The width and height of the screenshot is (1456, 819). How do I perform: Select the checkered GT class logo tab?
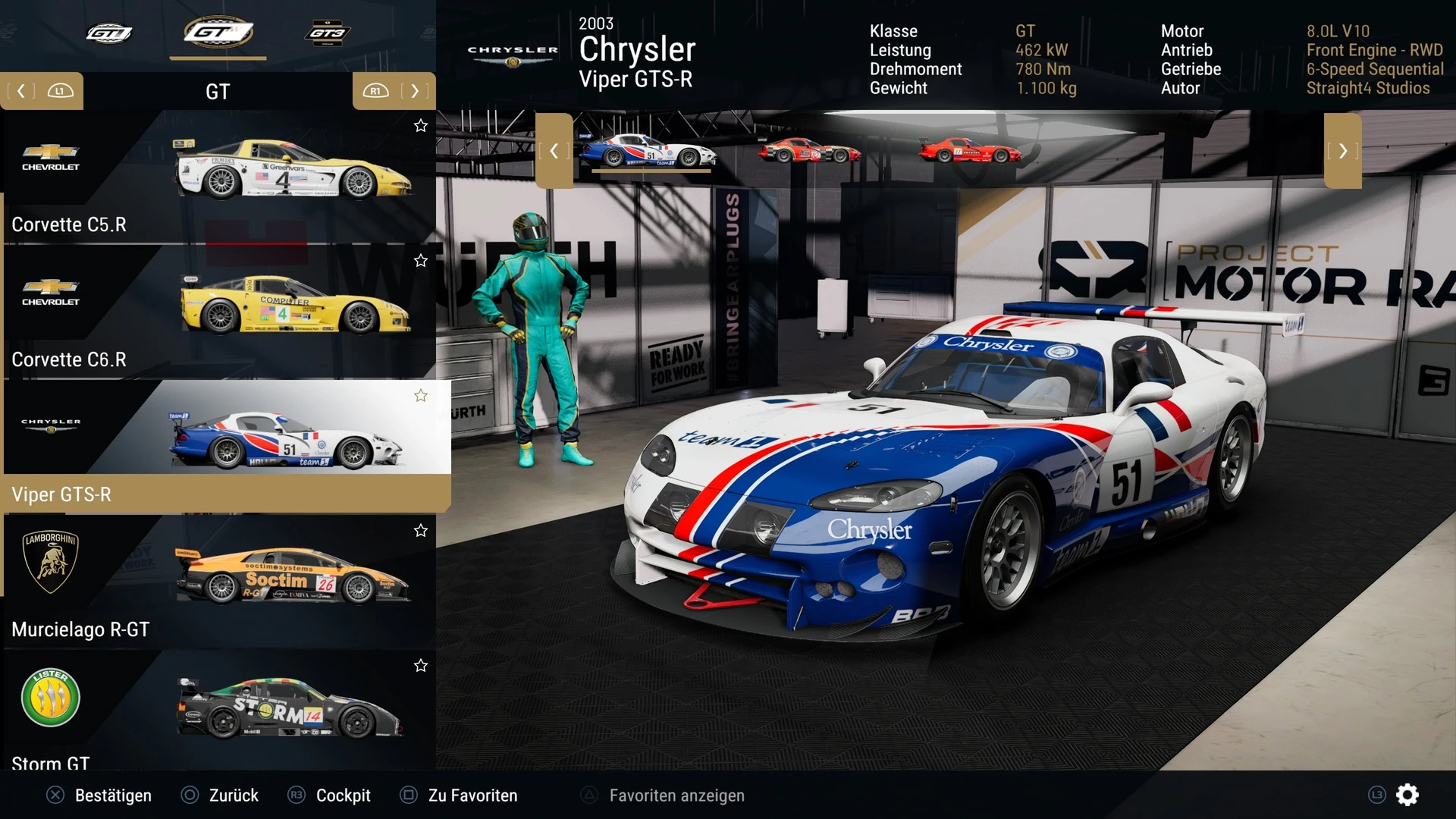[x=218, y=33]
